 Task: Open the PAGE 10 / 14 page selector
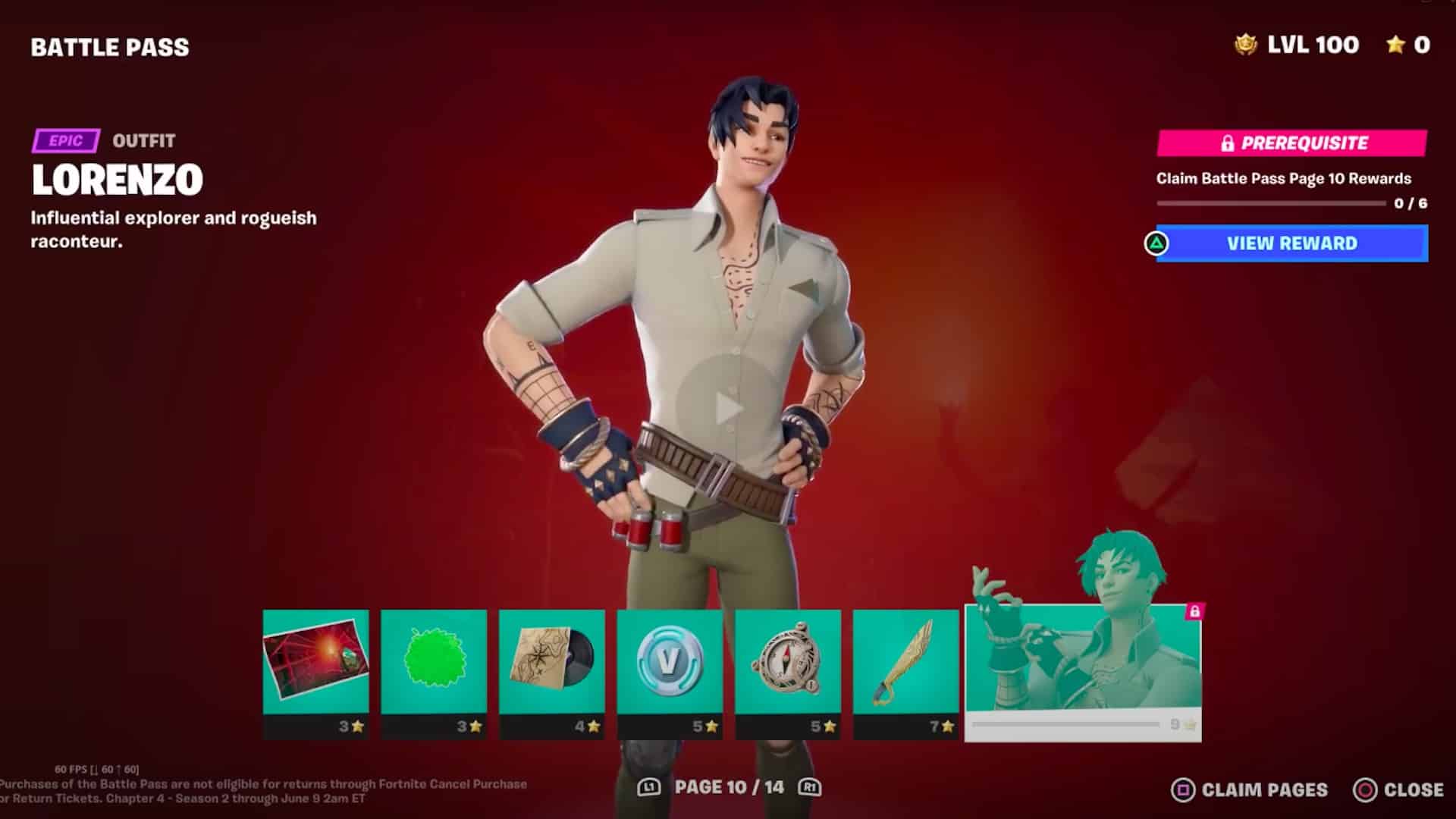point(728,787)
